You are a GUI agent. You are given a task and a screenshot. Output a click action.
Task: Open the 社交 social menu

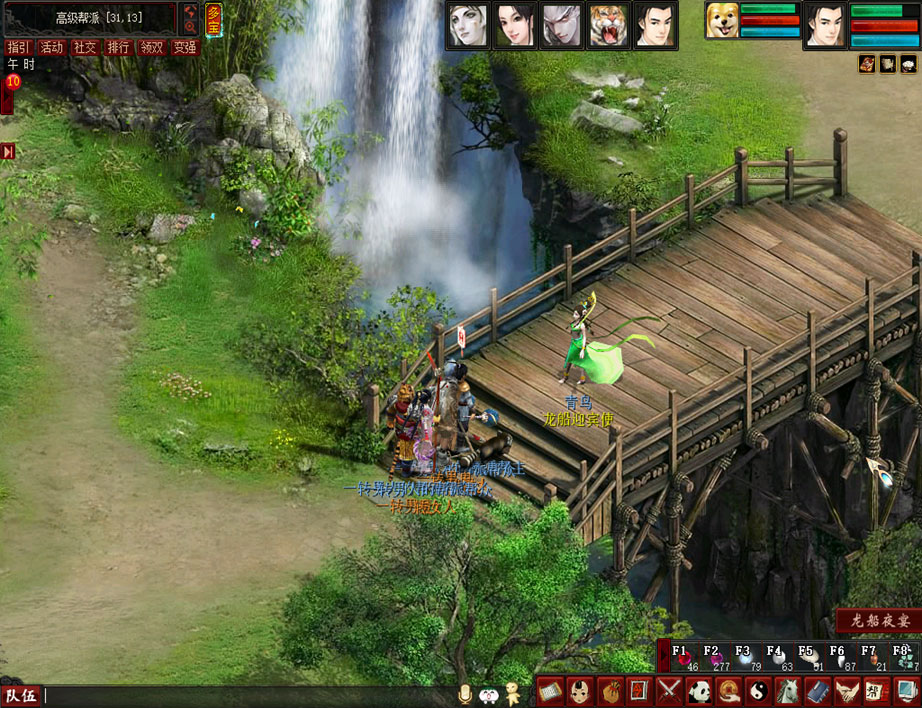(x=85, y=47)
